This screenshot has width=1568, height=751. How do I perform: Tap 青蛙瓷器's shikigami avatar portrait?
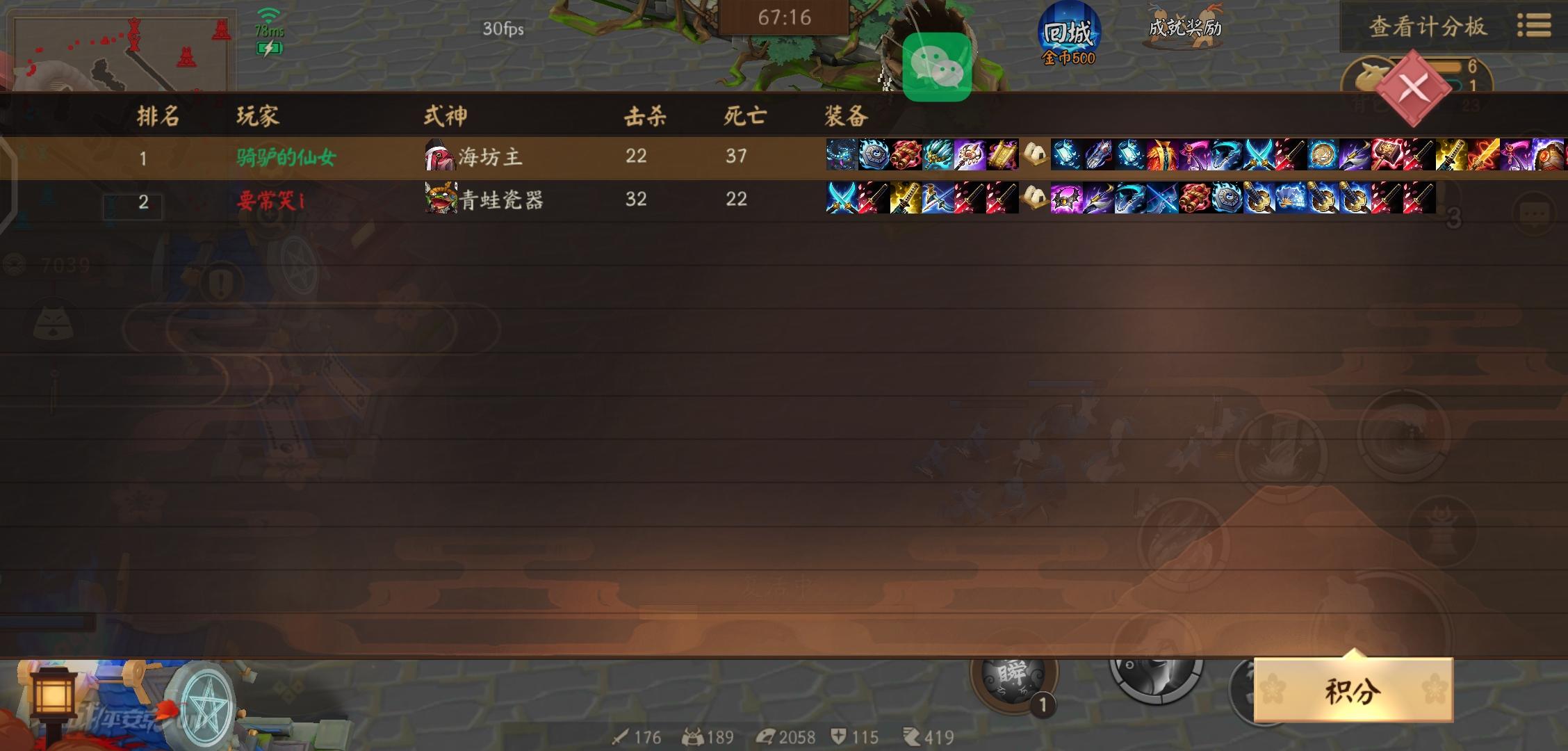439,200
